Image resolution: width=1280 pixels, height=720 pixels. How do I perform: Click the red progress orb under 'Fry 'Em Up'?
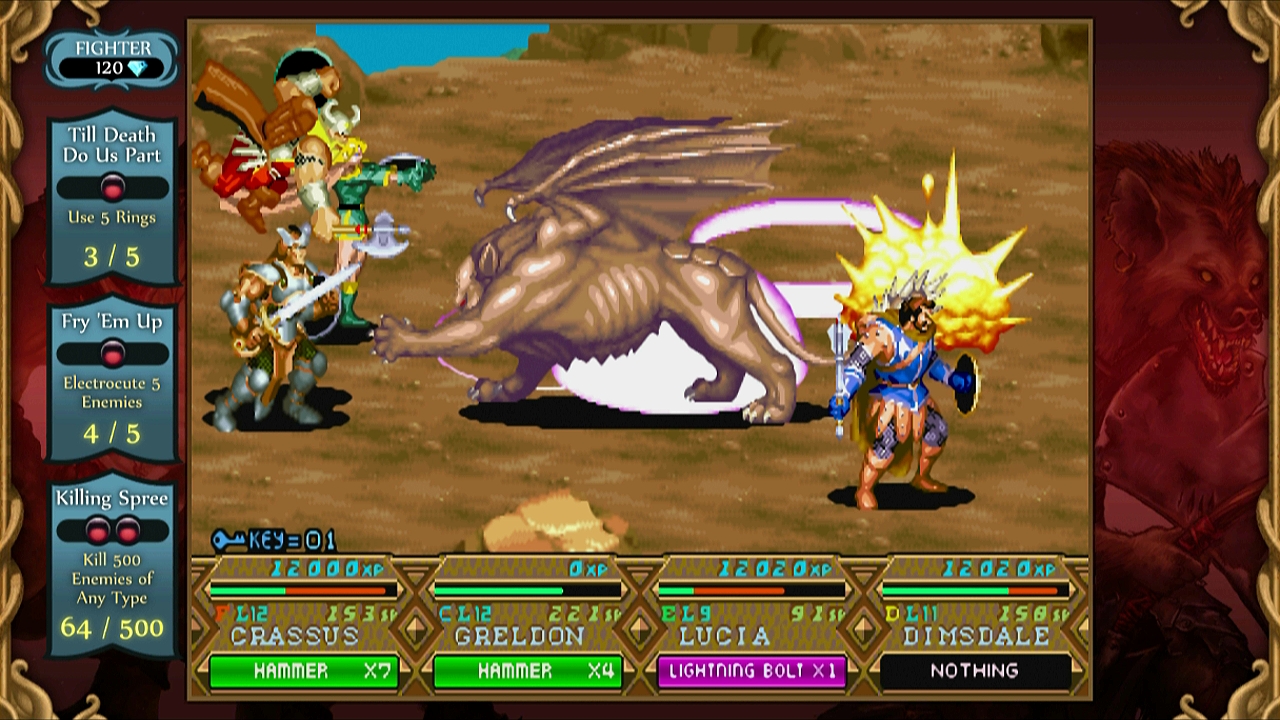coord(112,352)
